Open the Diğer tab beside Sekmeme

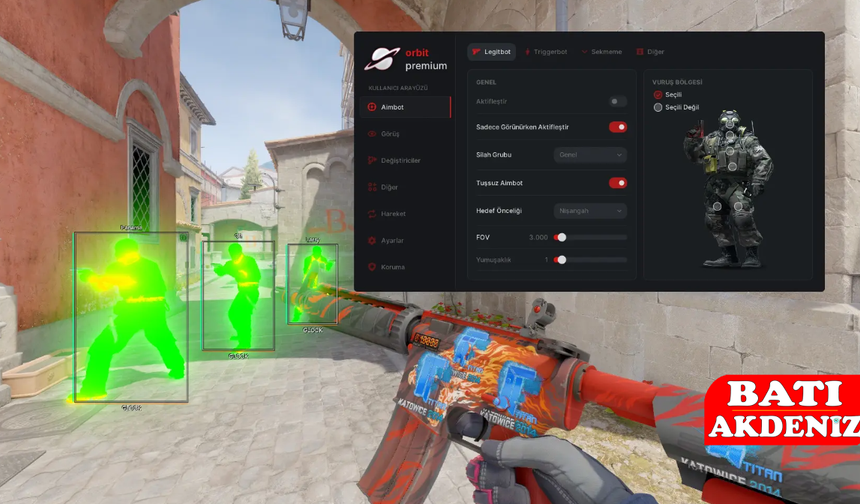coord(650,52)
